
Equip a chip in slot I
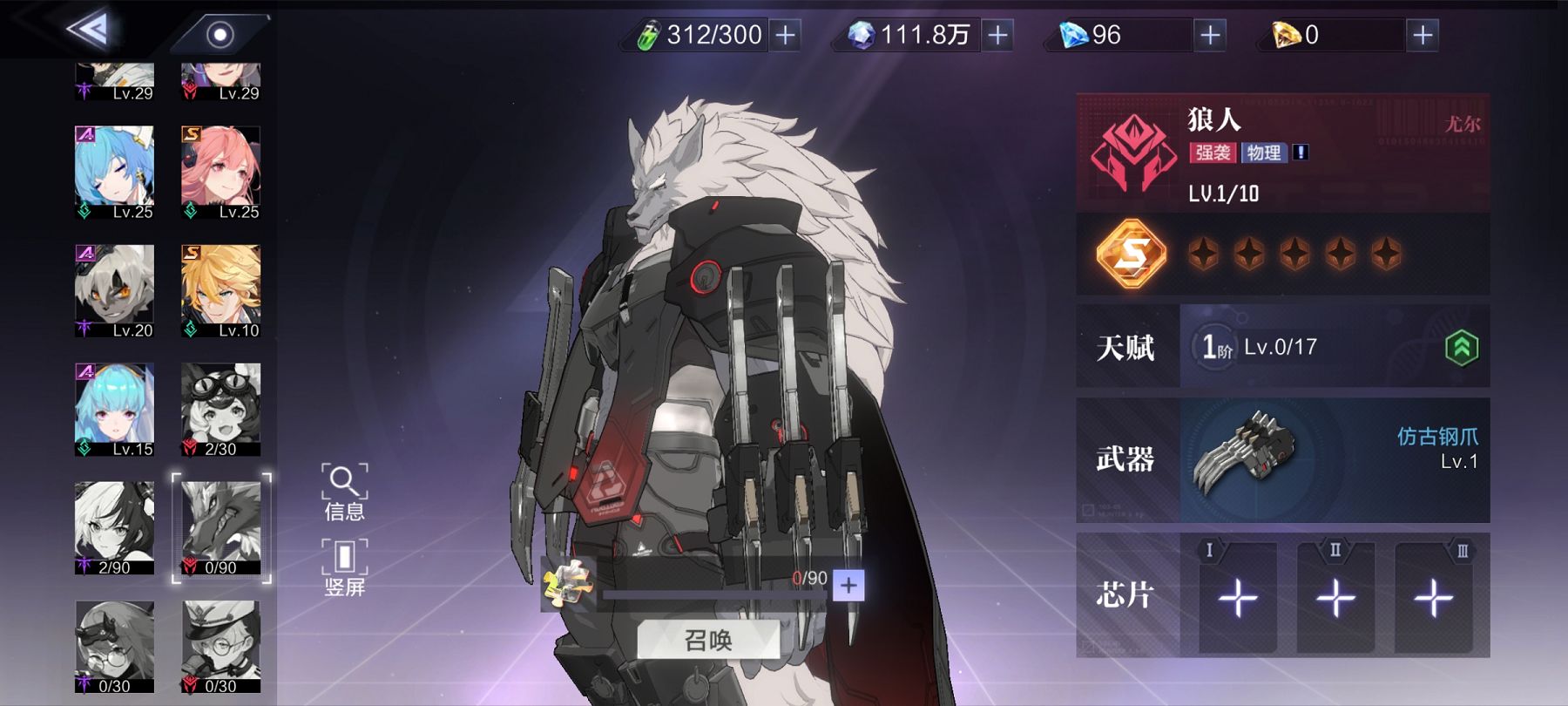[1238, 598]
